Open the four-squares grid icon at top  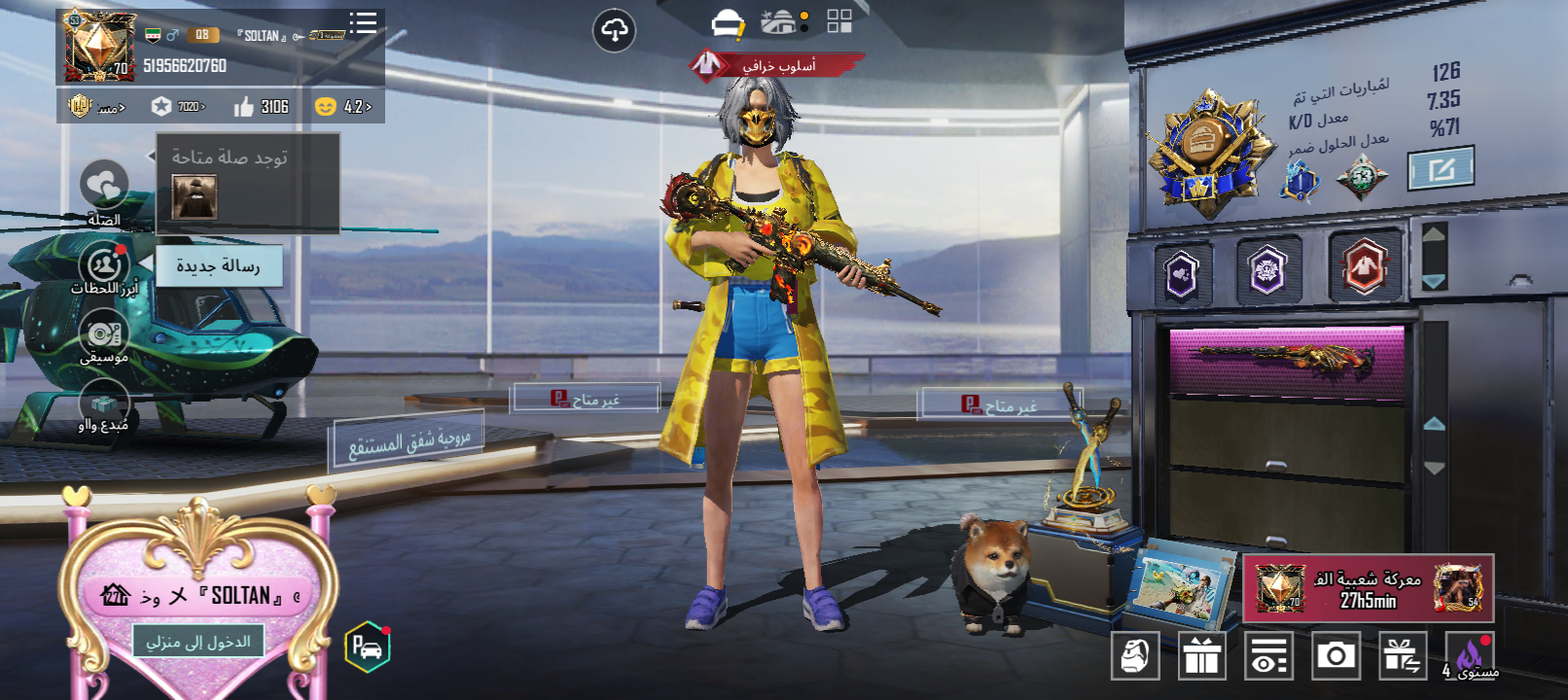838,21
